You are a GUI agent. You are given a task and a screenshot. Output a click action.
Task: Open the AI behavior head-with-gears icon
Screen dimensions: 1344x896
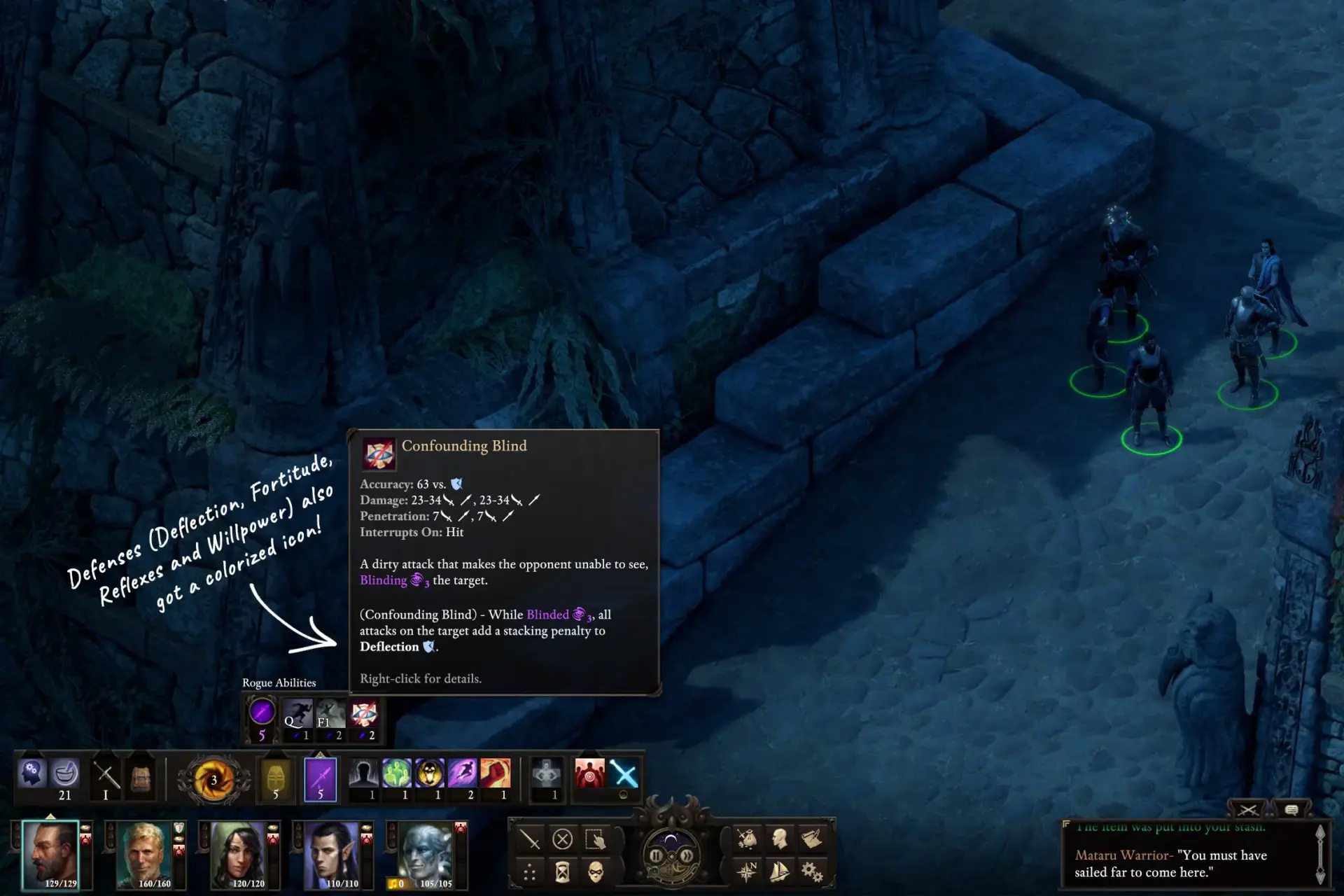31,774
